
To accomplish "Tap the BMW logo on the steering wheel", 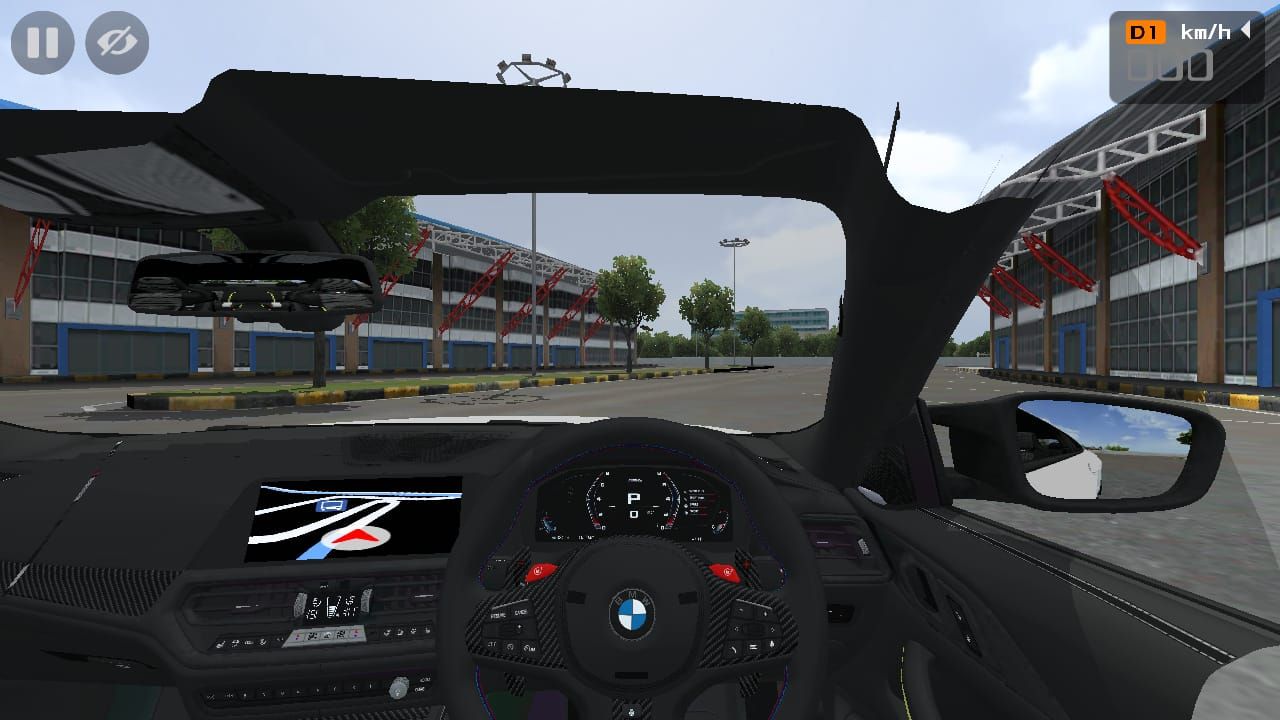I will (x=633, y=612).
